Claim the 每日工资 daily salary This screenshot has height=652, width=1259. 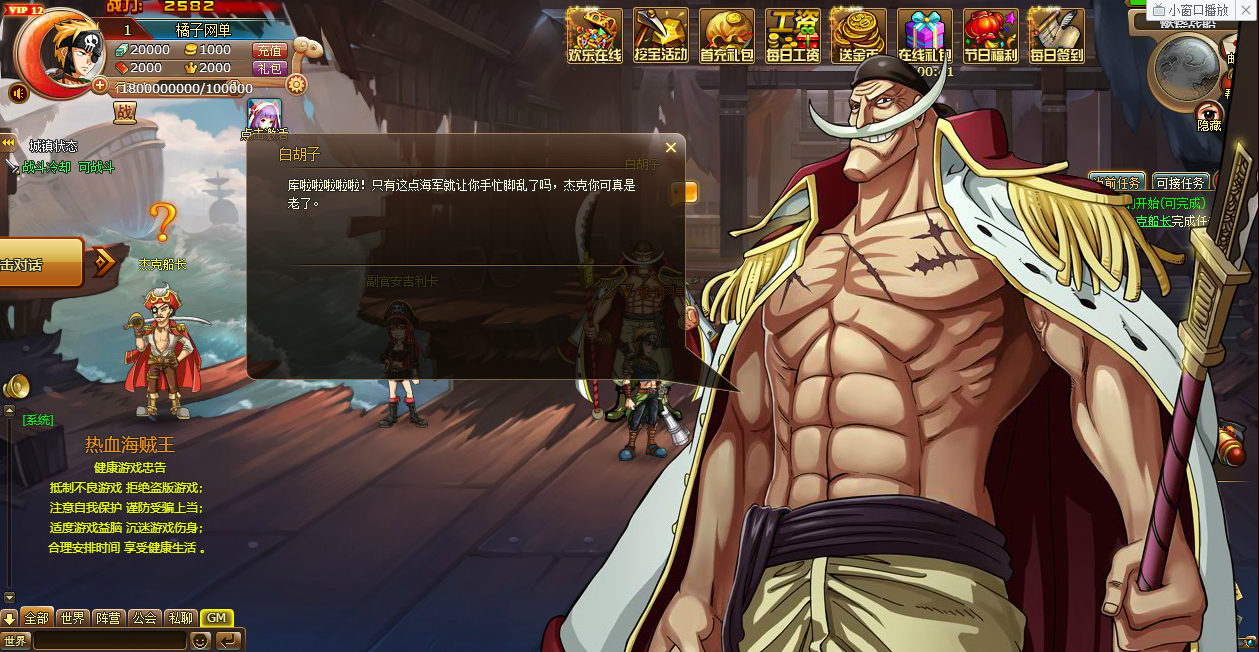pos(792,36)
